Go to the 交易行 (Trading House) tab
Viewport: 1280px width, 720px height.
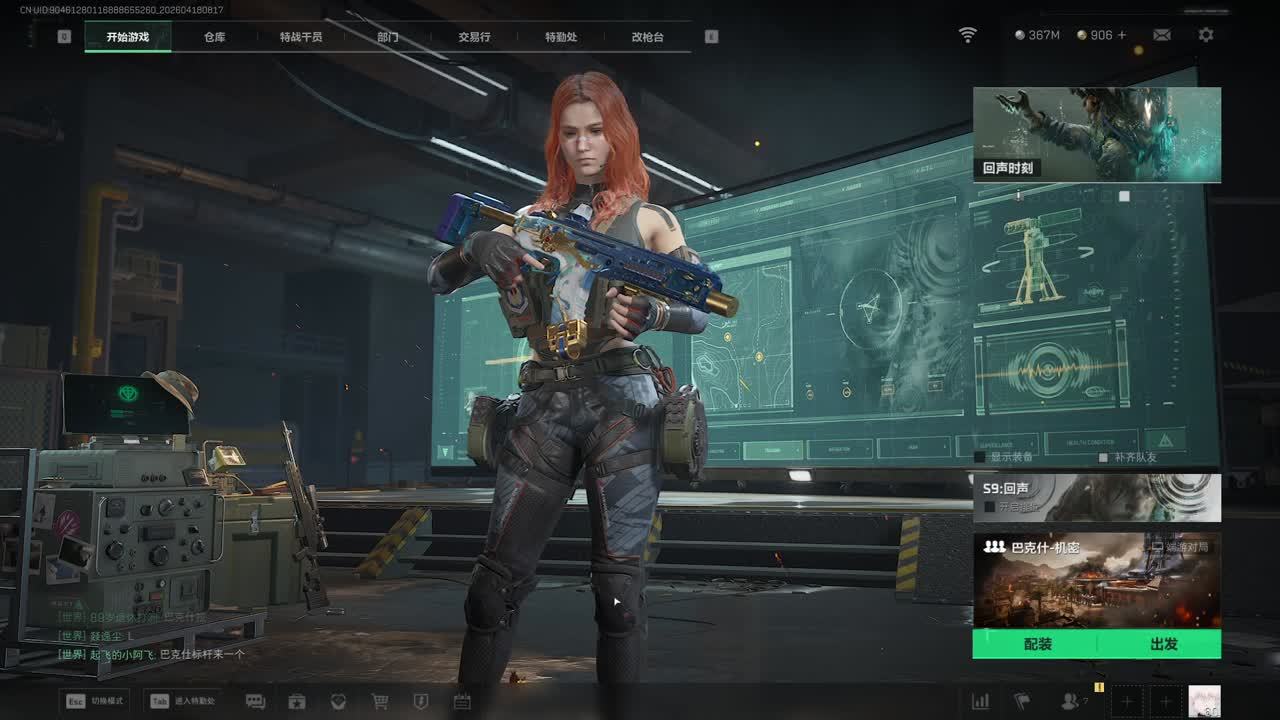474,37
